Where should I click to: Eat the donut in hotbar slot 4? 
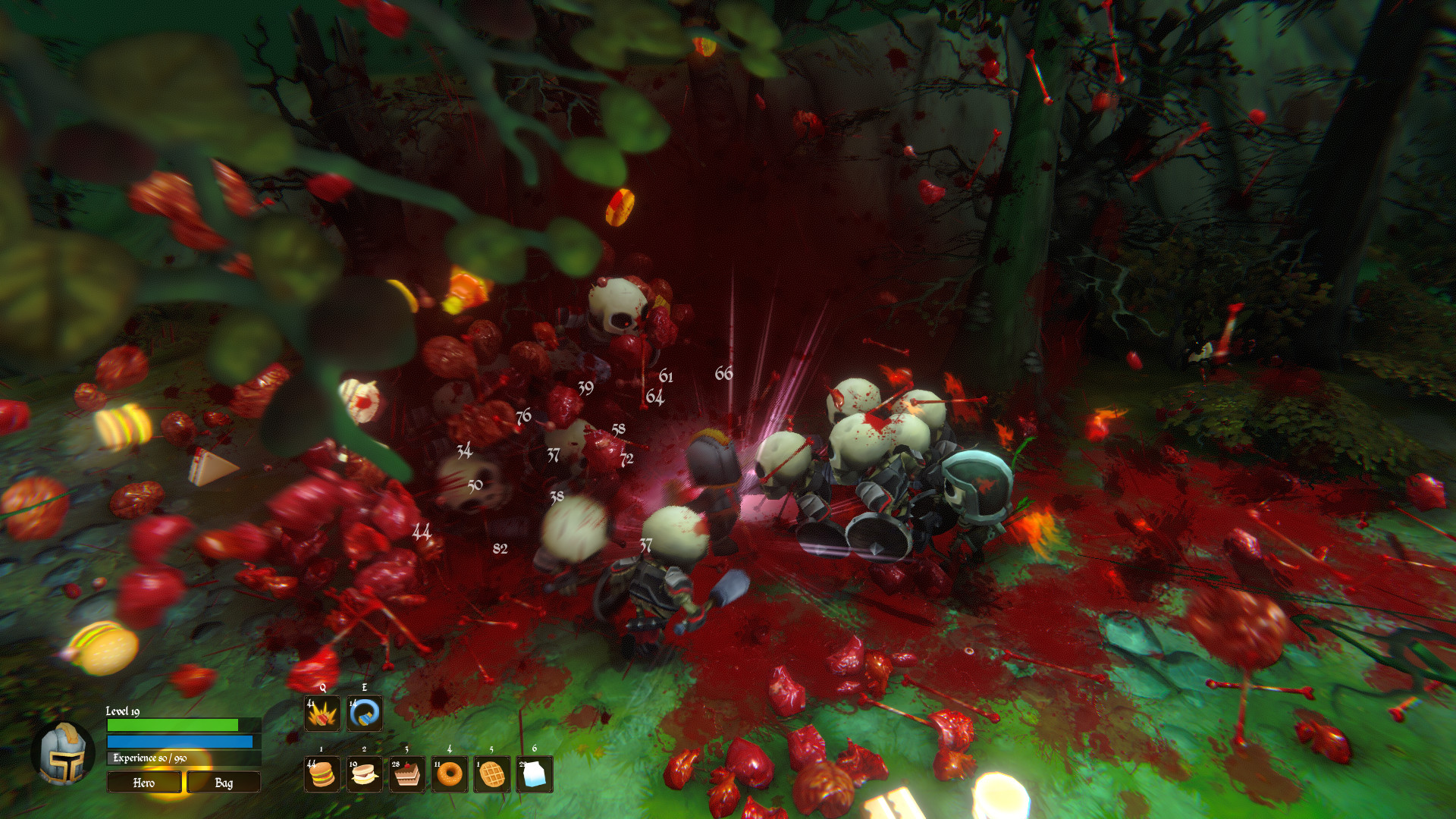click(450, 775)
